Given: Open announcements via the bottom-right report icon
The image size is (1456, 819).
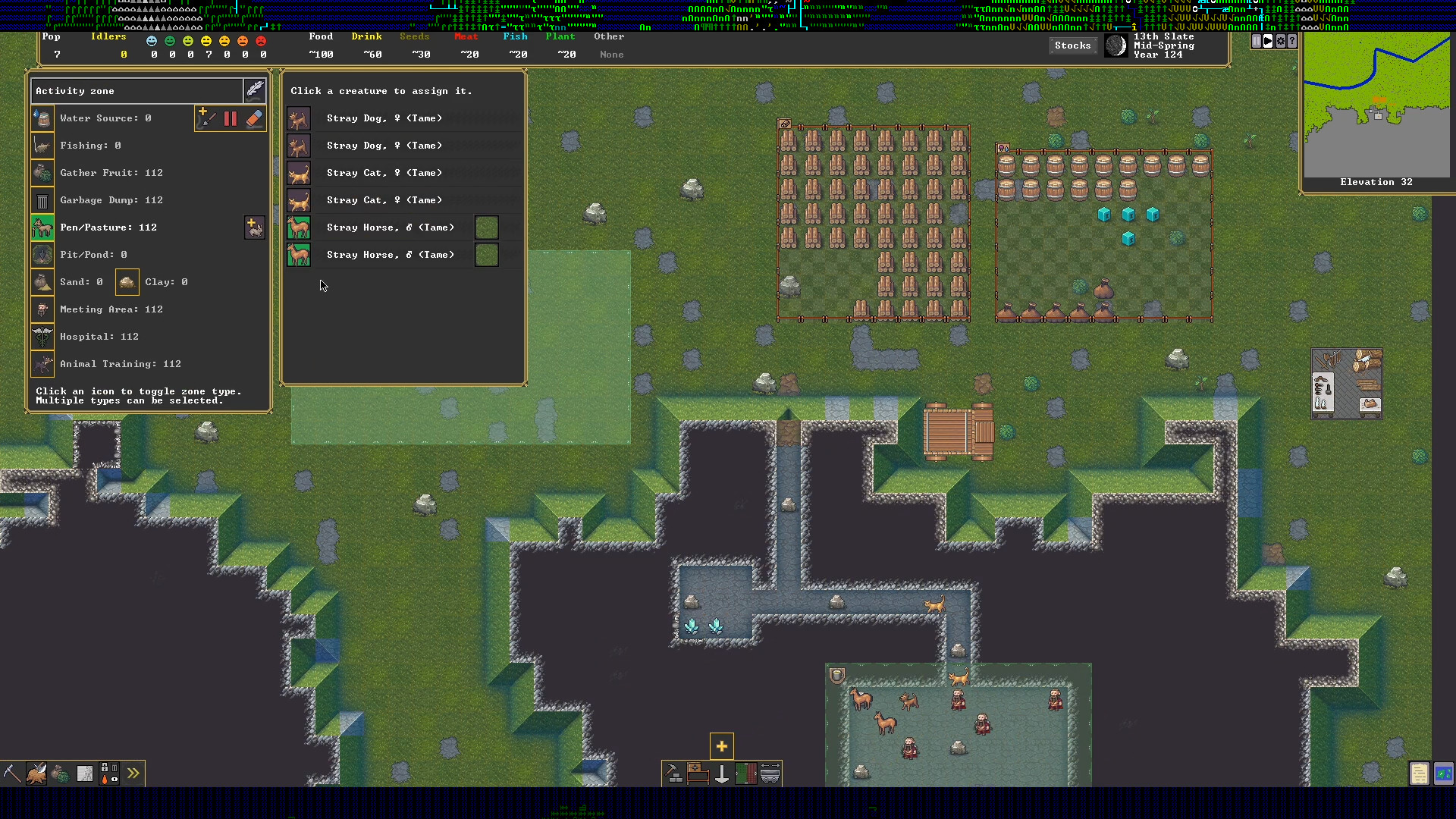Looking at the screenshot, I should pos(1419,773).
